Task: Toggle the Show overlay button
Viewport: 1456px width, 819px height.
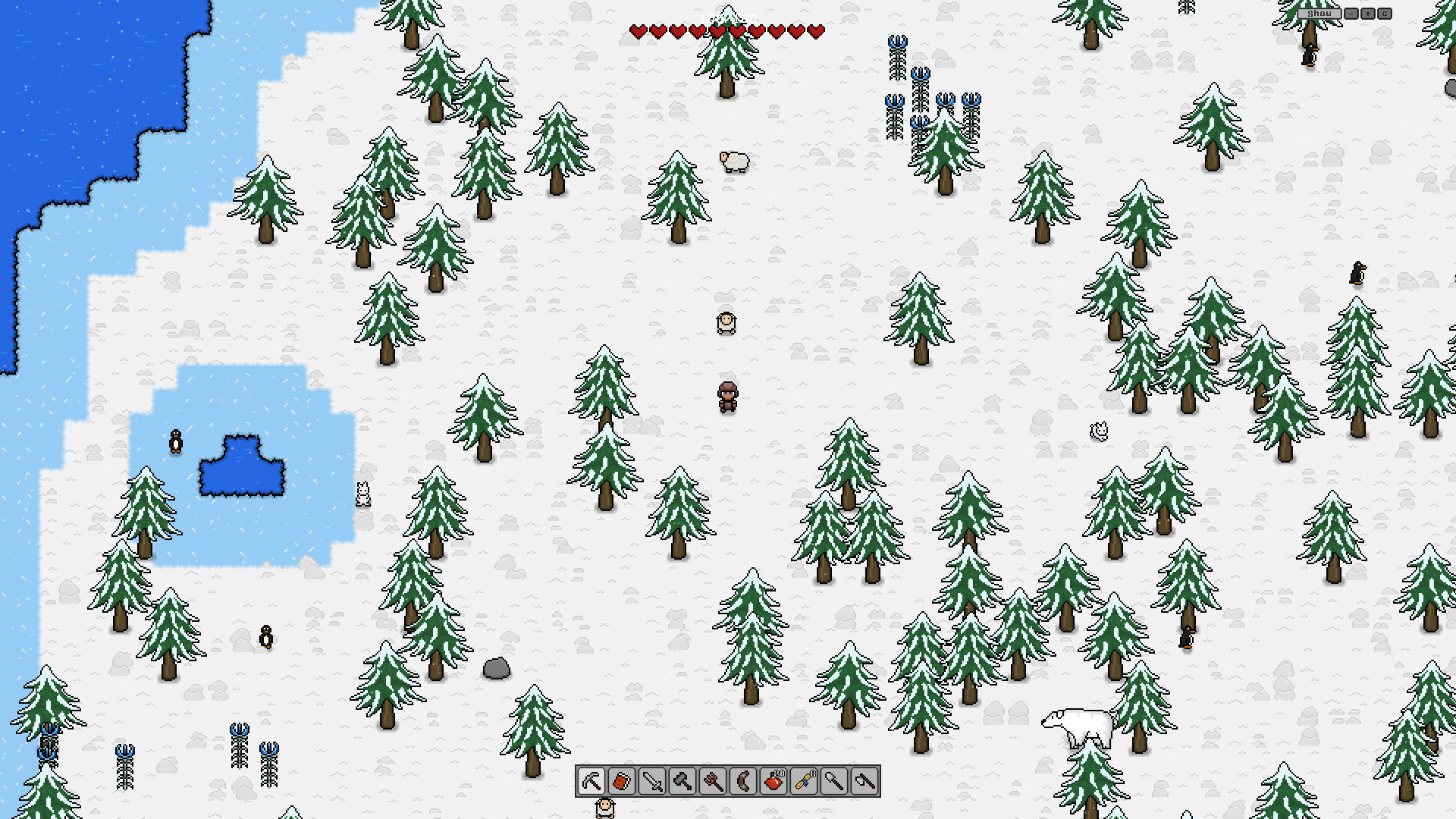Action: click(1319, 13)
